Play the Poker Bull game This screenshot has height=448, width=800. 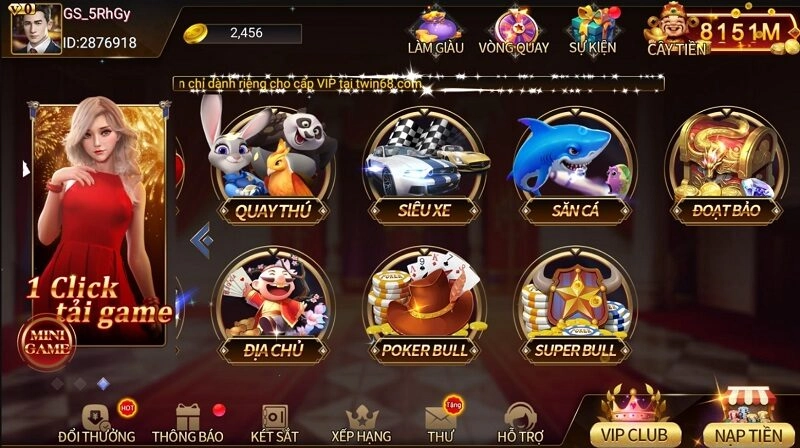point(419,305)
